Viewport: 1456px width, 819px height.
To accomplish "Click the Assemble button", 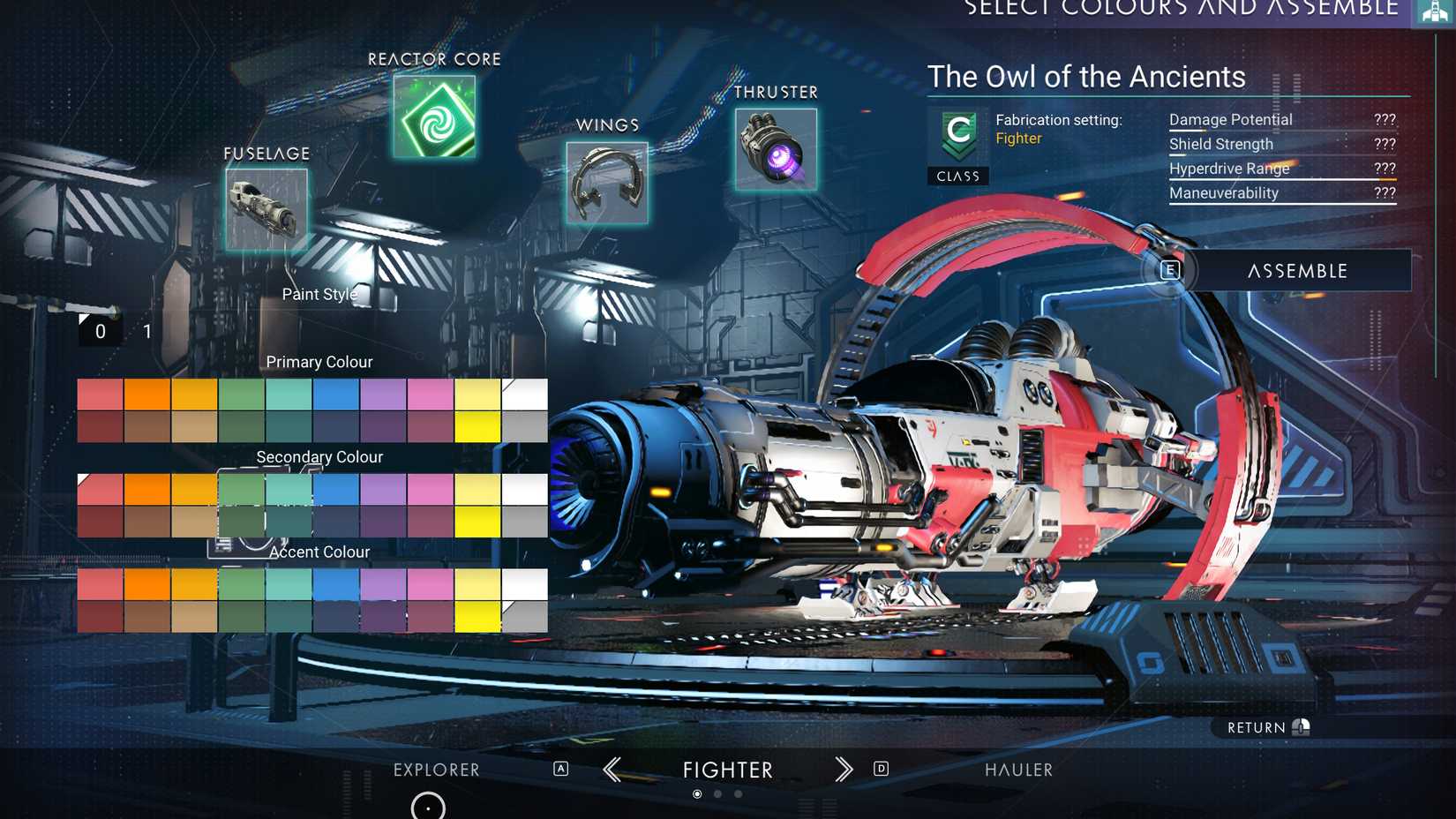I will [x=1296, y=271].
